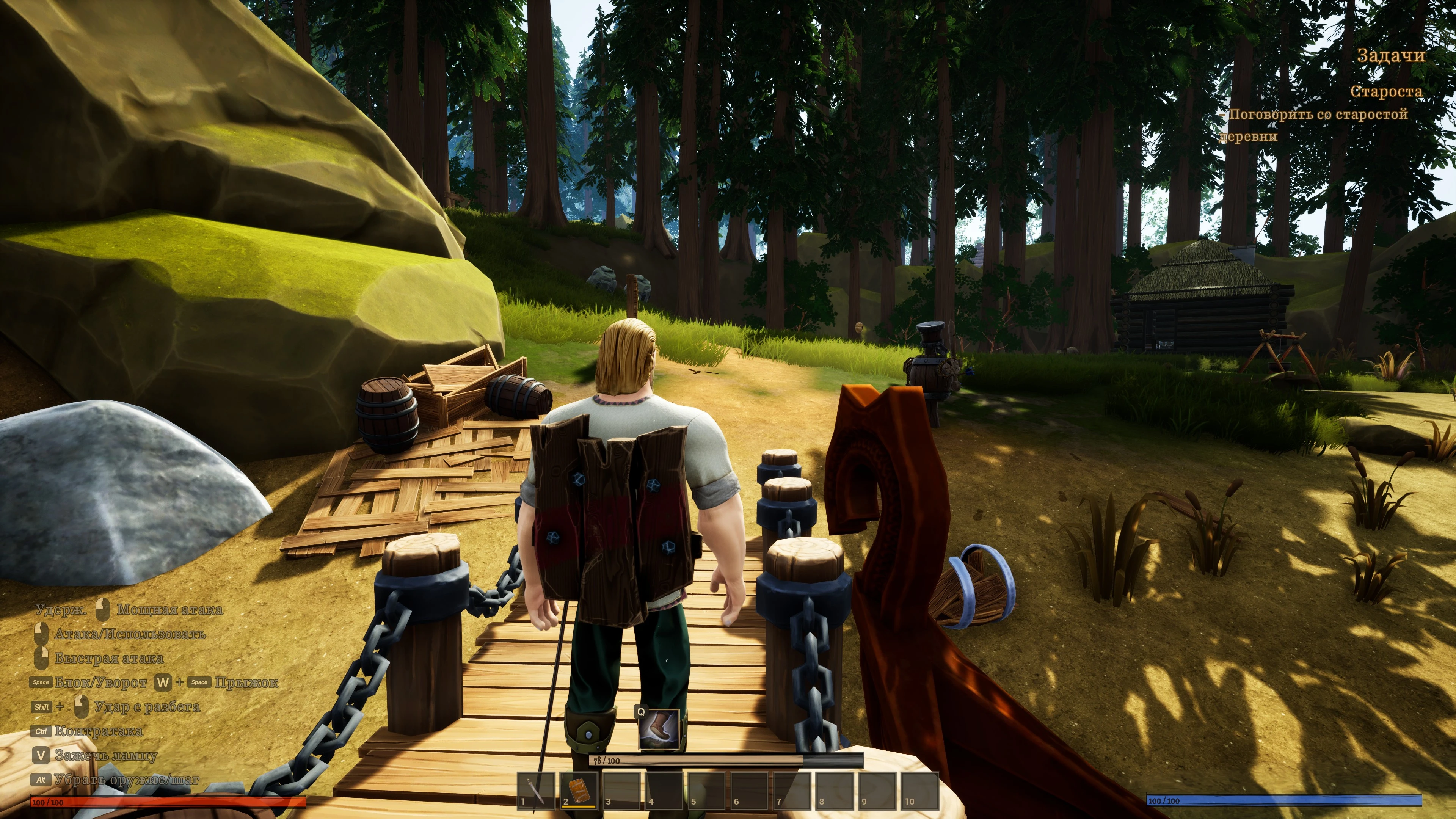The width and height of the screenshot is (1456, 819).
Task: Select the sword in hotbar slot 1
Action: (x=535, y=790)
